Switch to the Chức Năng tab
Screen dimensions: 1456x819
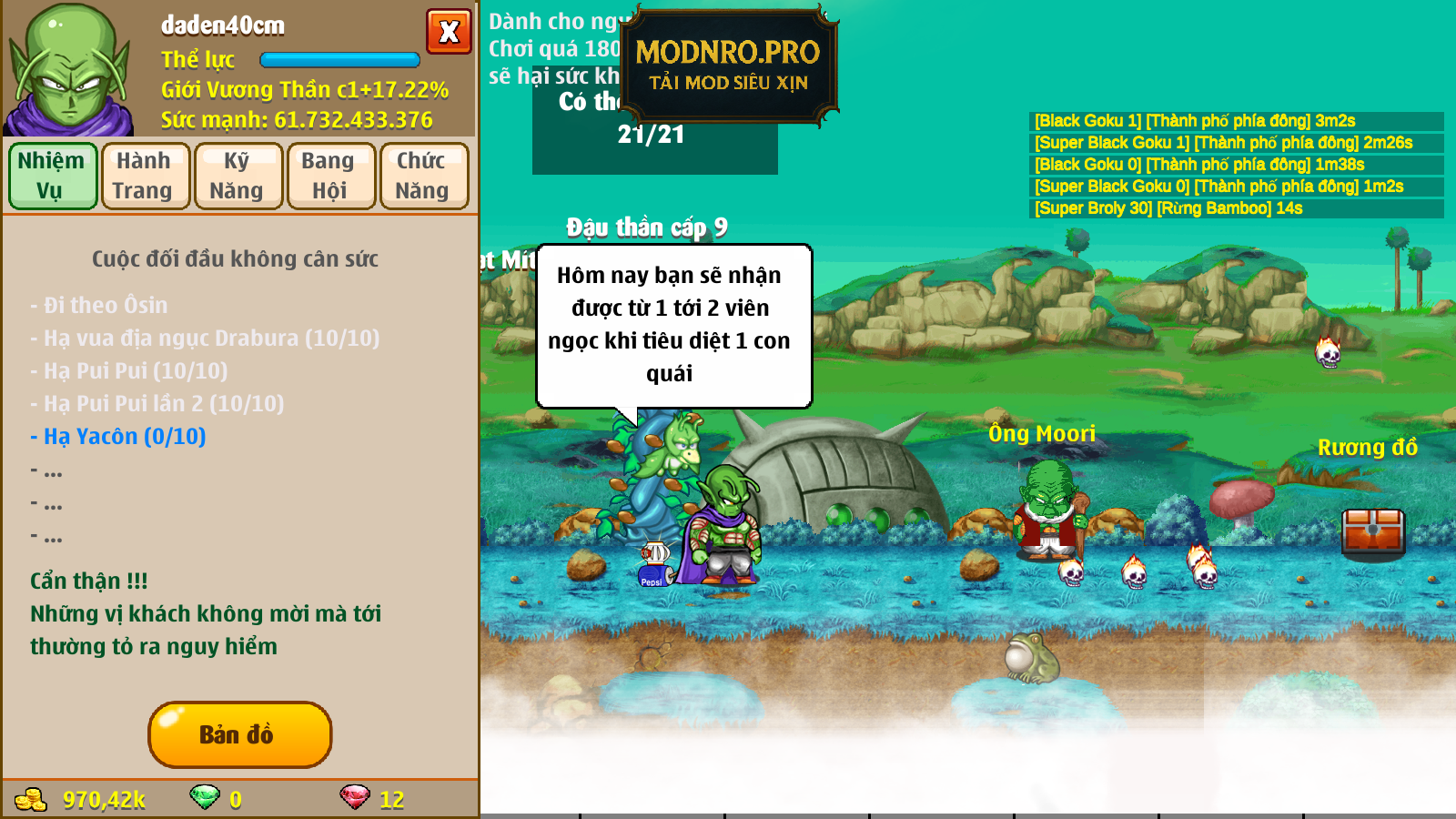point(424,176)
